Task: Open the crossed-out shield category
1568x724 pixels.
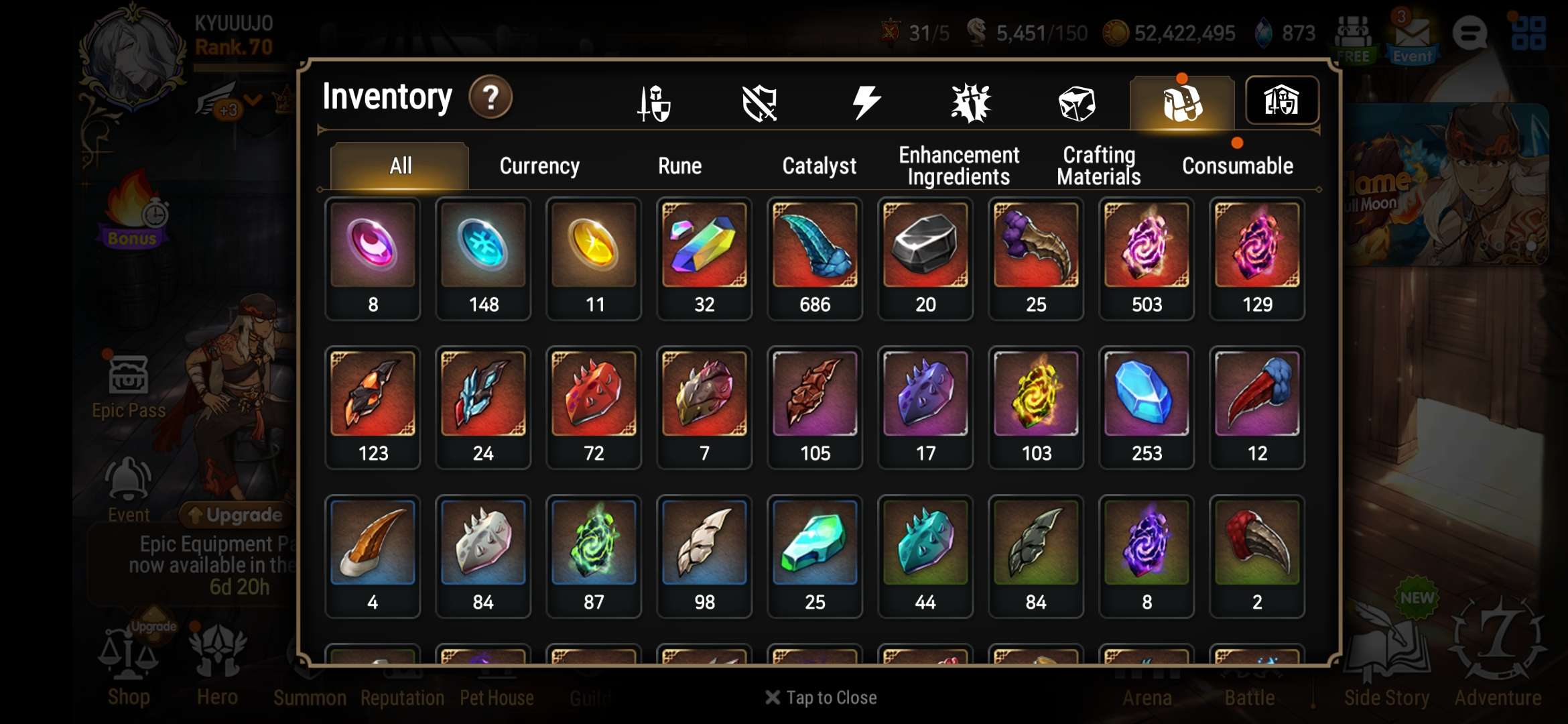Action: pyautogui.click(x=759, y=103)
